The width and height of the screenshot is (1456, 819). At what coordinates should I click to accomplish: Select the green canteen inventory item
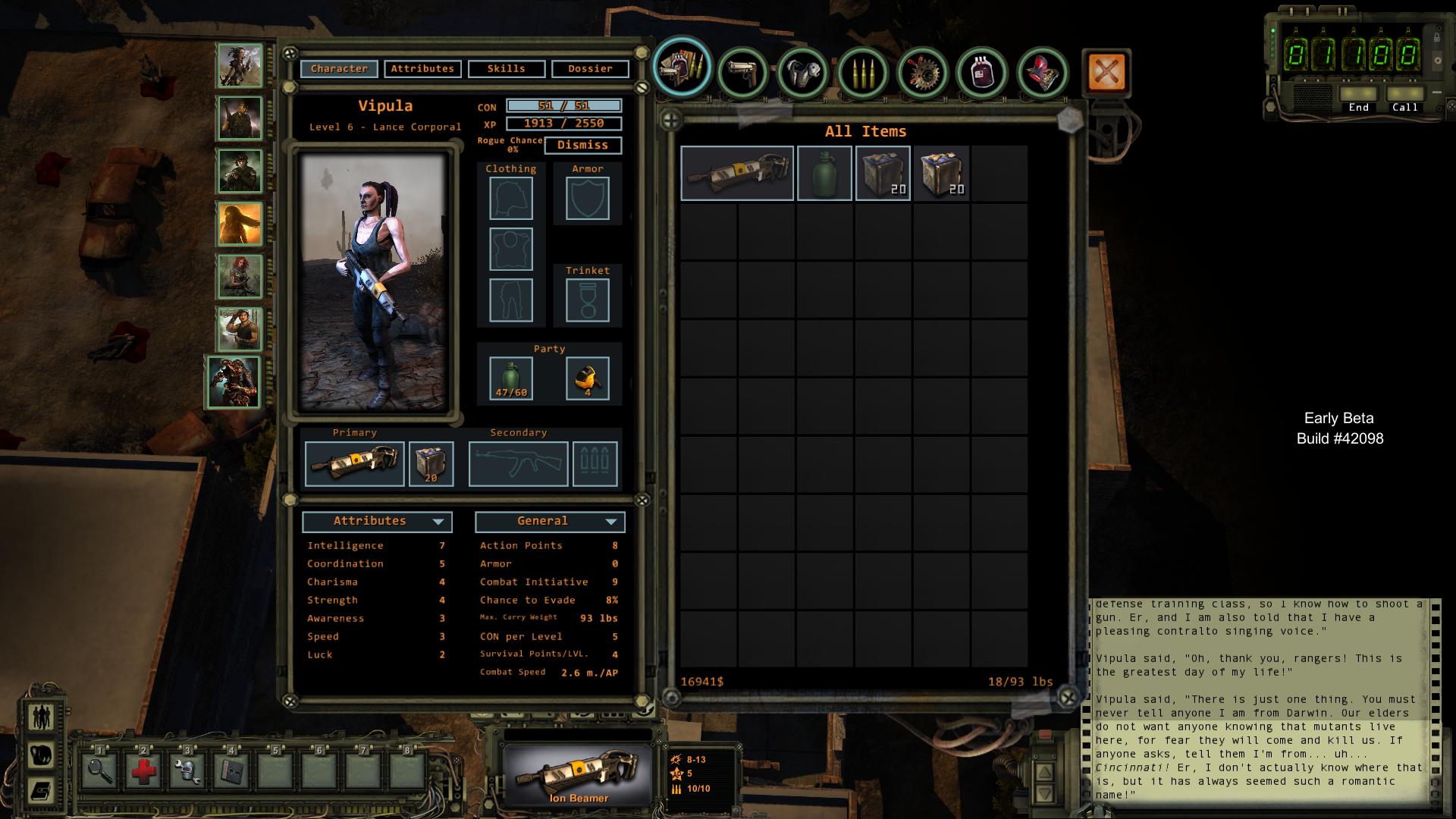click(824, 174)
